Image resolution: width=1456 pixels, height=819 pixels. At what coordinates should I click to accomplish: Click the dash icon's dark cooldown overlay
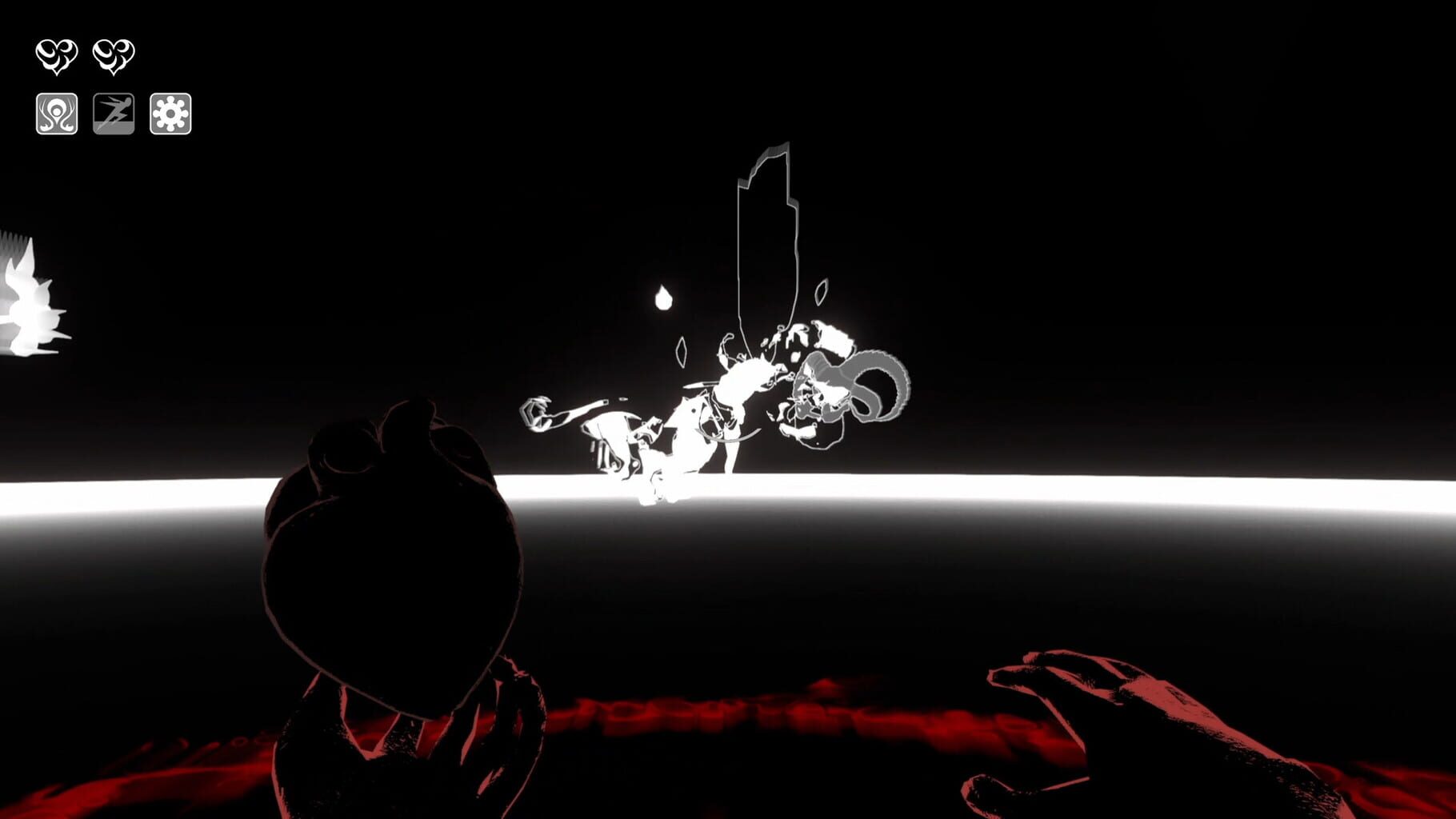[x=116, y=106]
